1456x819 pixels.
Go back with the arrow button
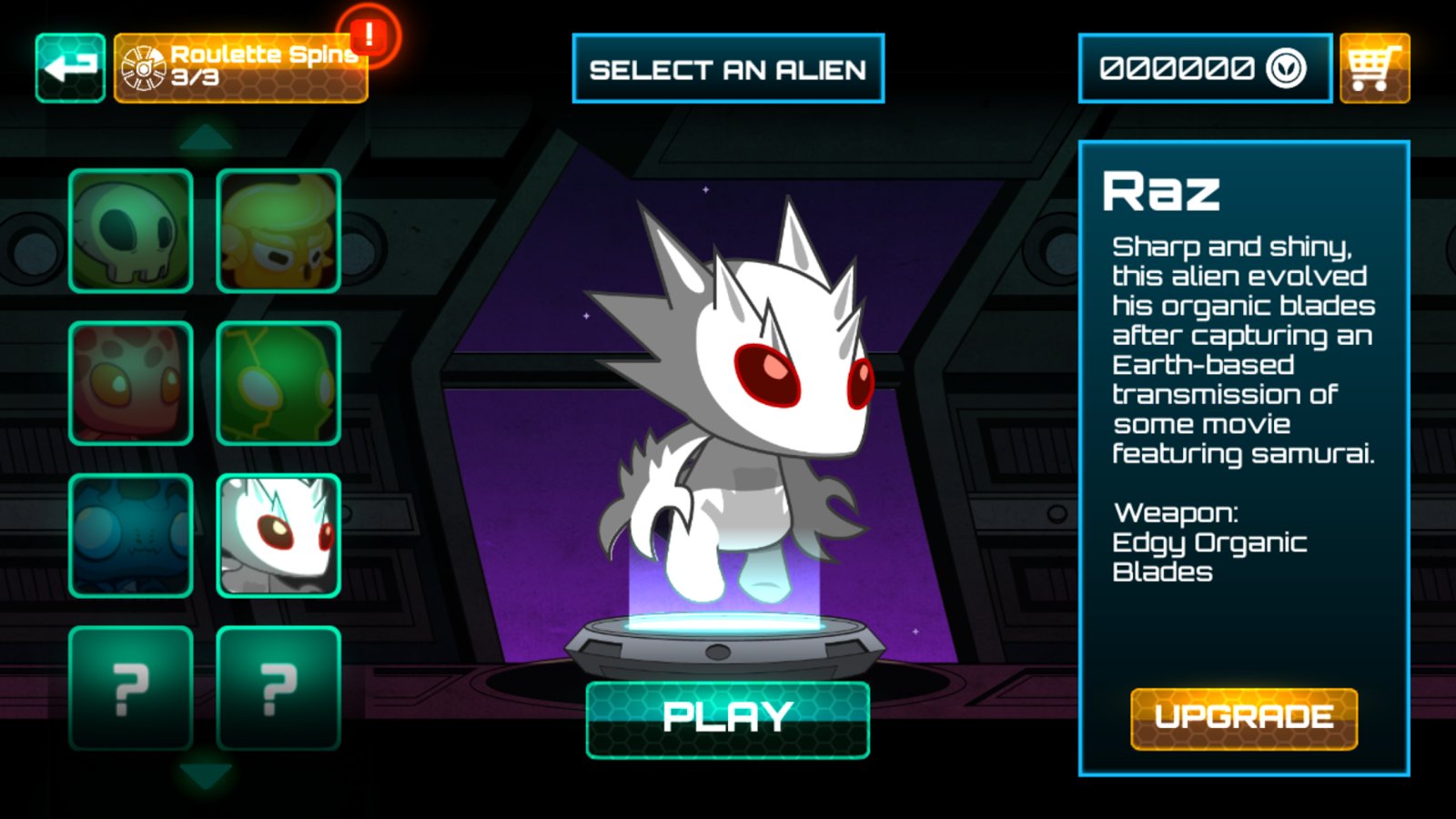click(x=70, y=68)
